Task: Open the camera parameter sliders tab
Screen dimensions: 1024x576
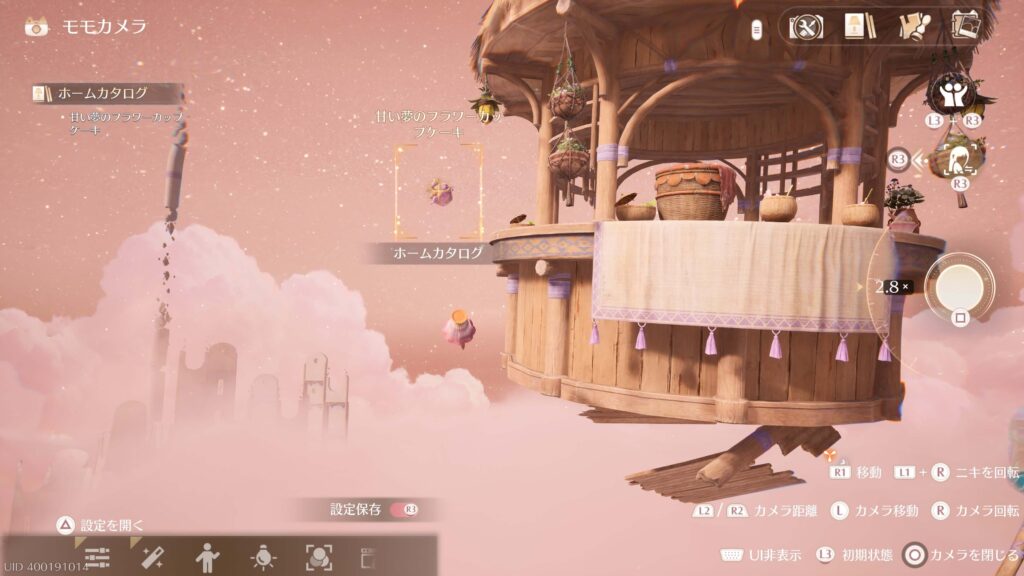Action: 97,558
